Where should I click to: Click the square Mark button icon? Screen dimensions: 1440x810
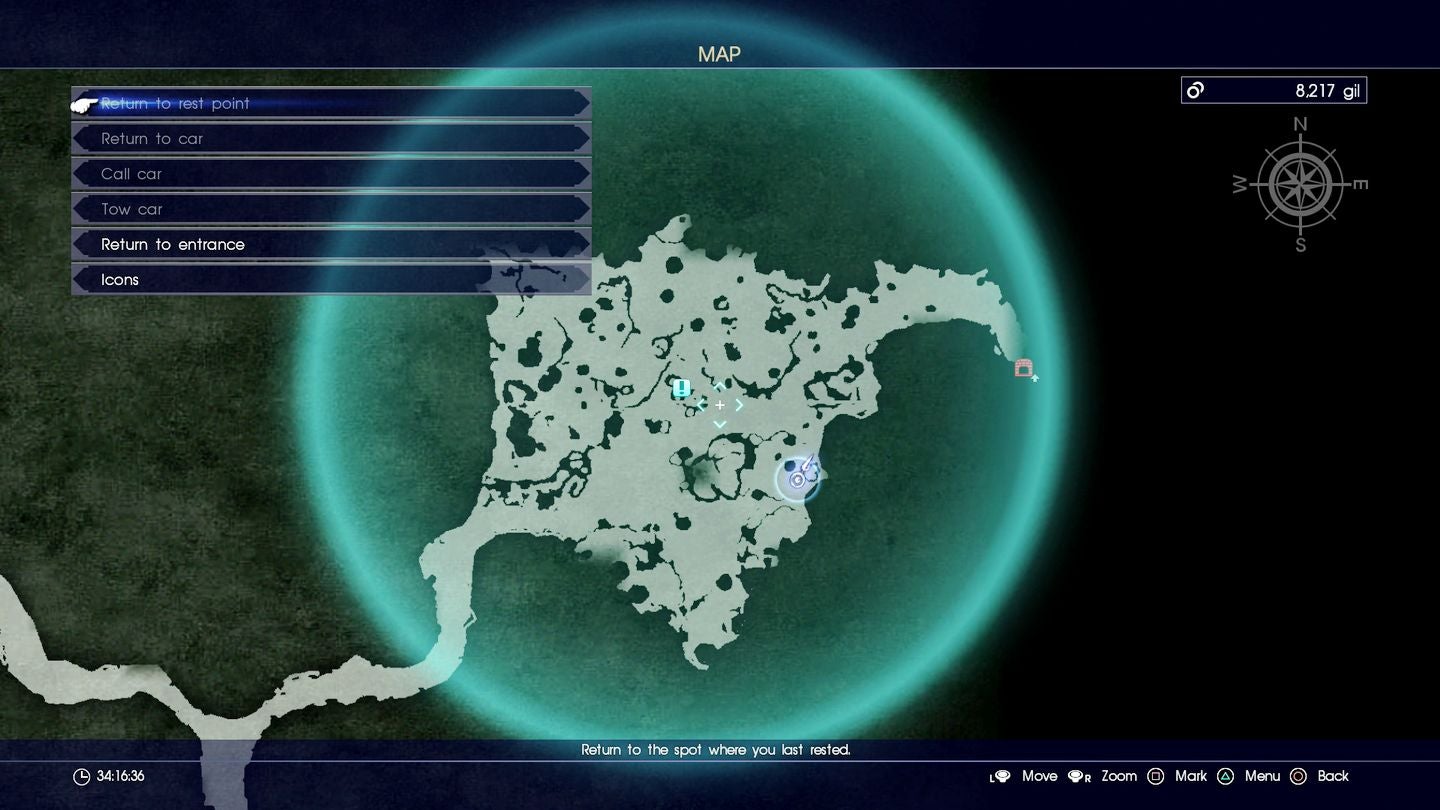tap(1156, 776)
